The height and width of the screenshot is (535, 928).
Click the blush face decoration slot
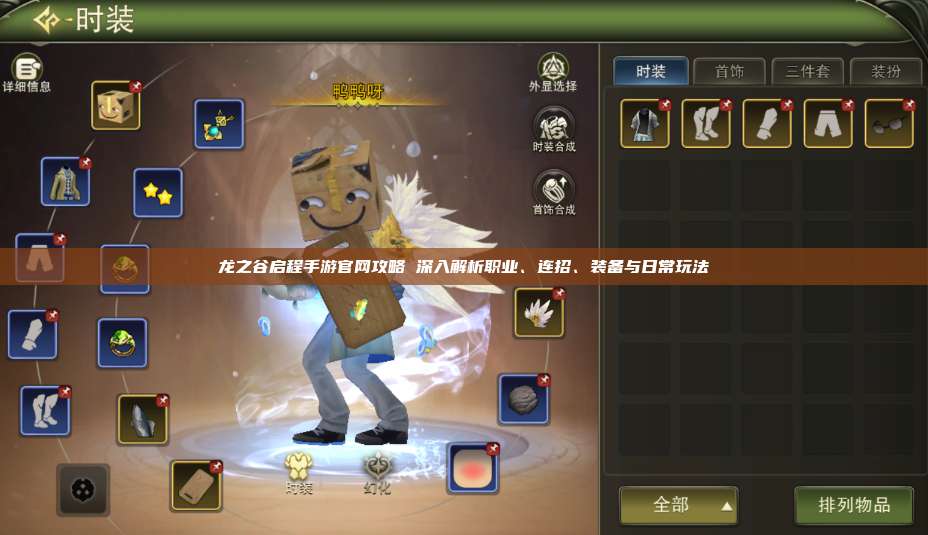coord(472,468)
